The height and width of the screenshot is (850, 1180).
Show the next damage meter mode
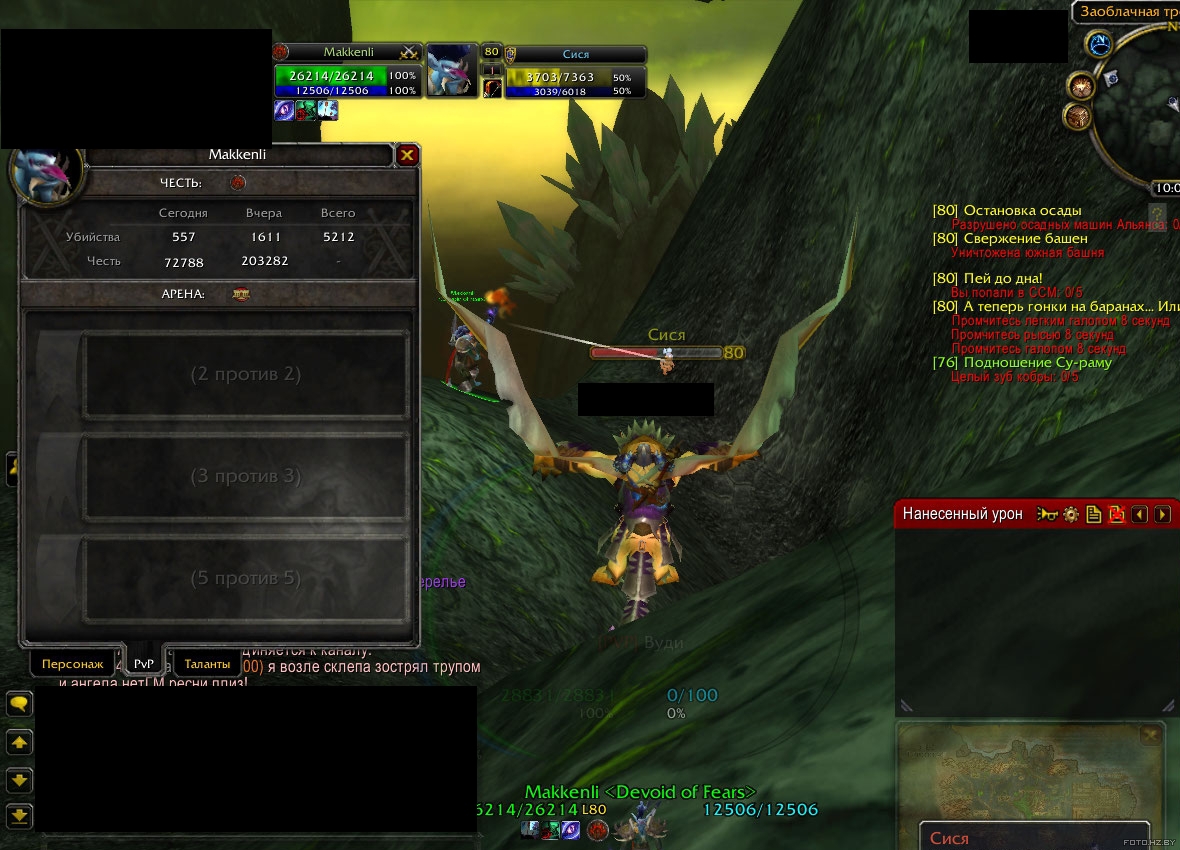click(1162, 514)
